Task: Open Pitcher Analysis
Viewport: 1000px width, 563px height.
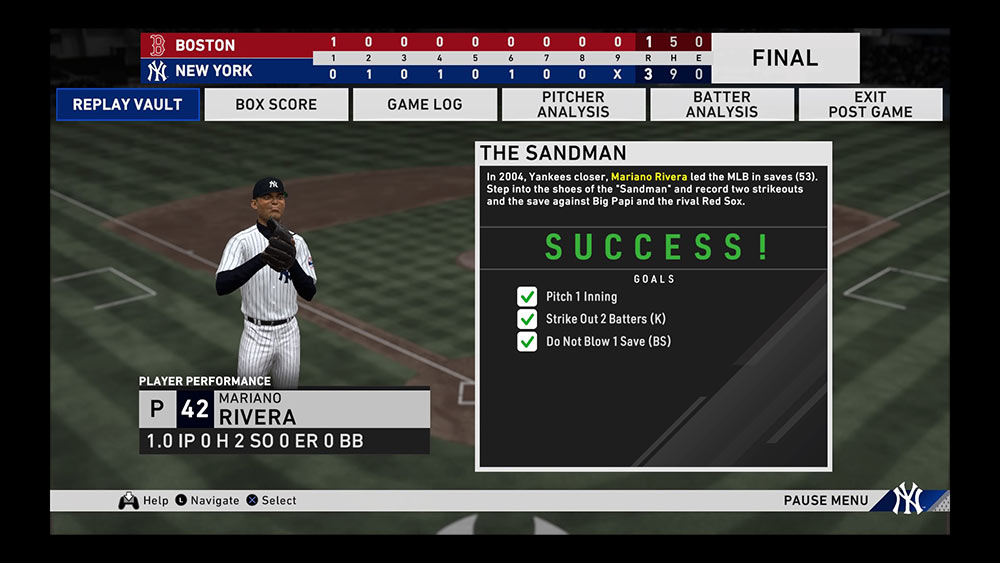Action: [573, 104]
